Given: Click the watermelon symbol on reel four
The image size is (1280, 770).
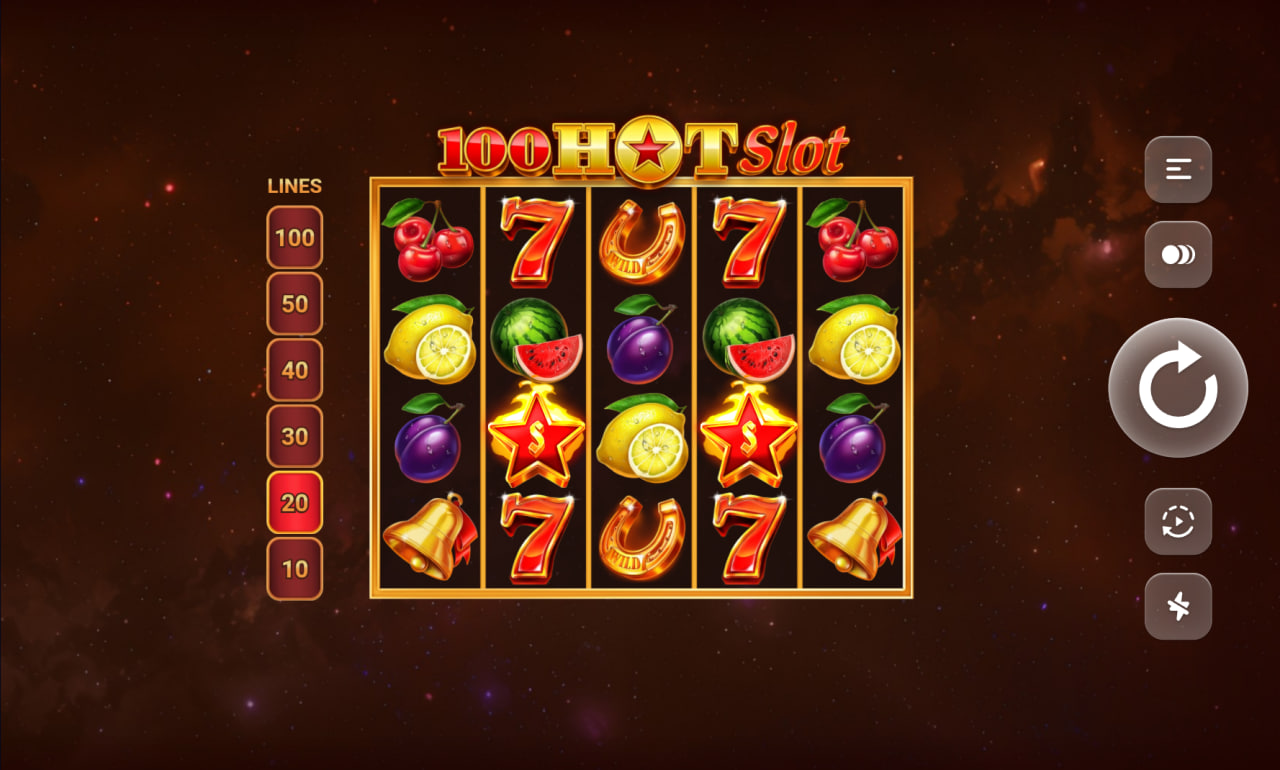Looking at the screenshot, I should tap(748, 340).
